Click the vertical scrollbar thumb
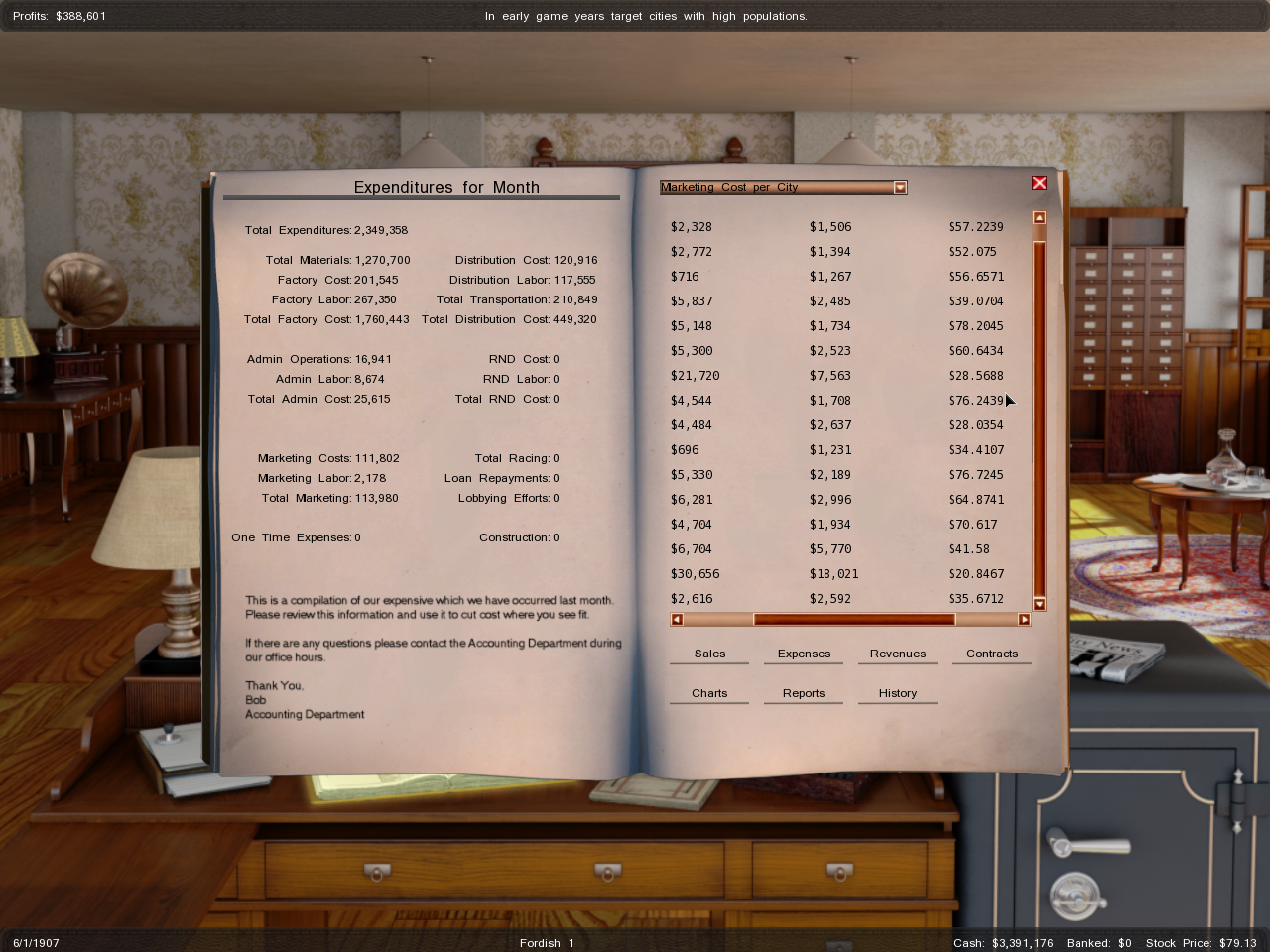This screenshot has width=1270, height=952. 1039,416
